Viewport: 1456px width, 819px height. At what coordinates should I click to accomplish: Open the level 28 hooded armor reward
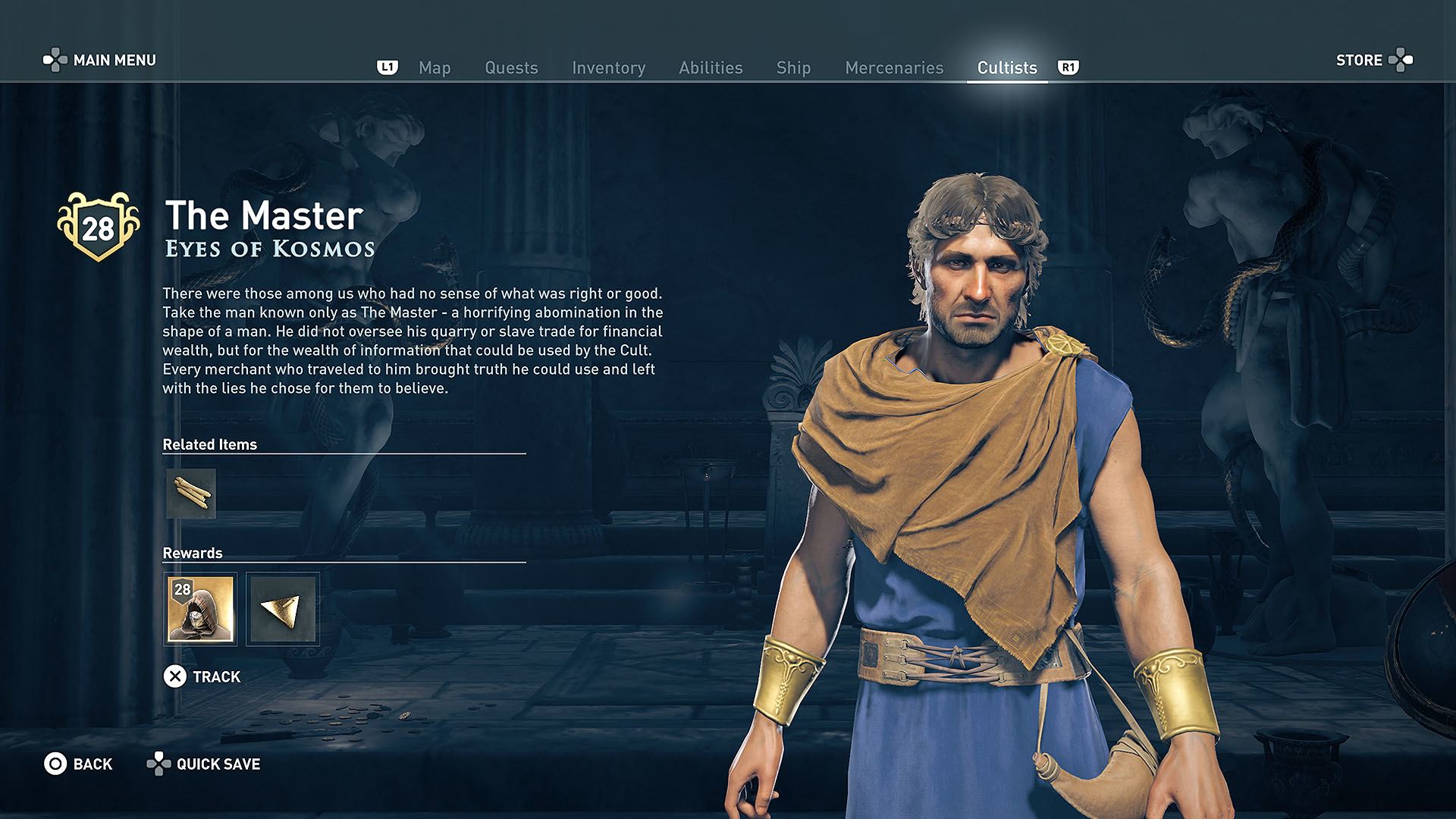click(201, 609)
